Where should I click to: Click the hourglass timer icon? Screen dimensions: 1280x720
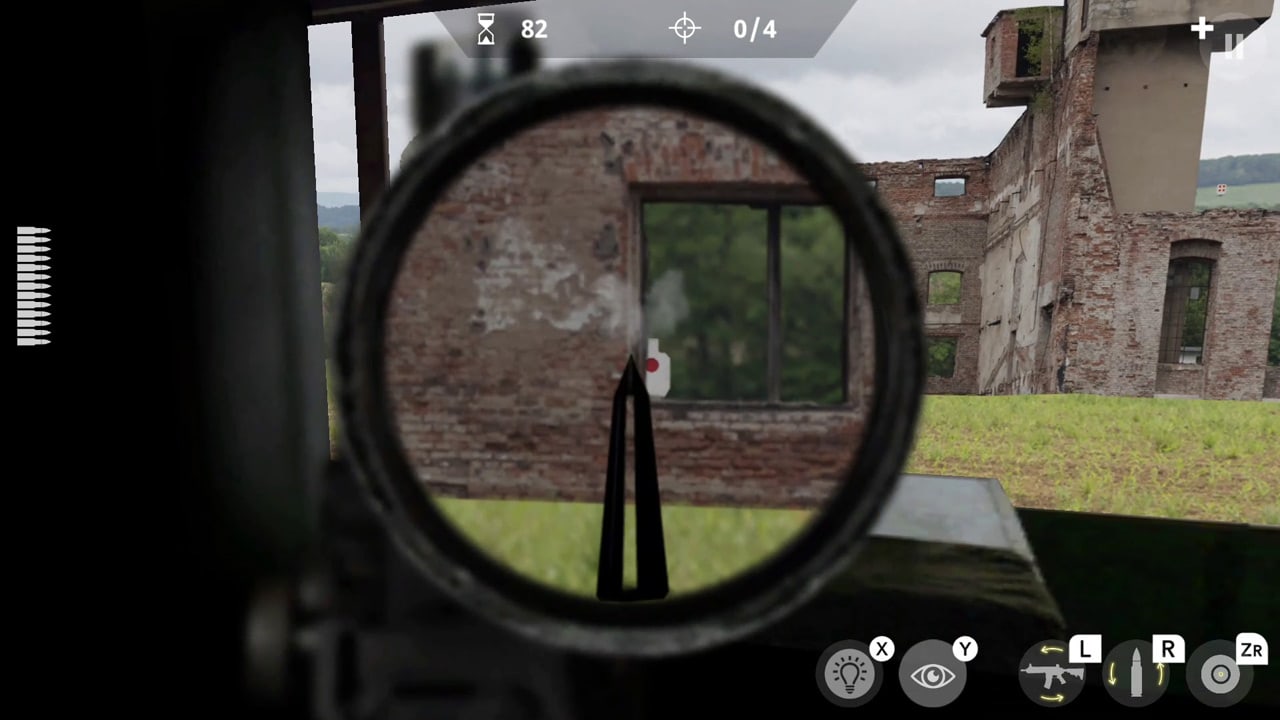(x=487, y=29)
